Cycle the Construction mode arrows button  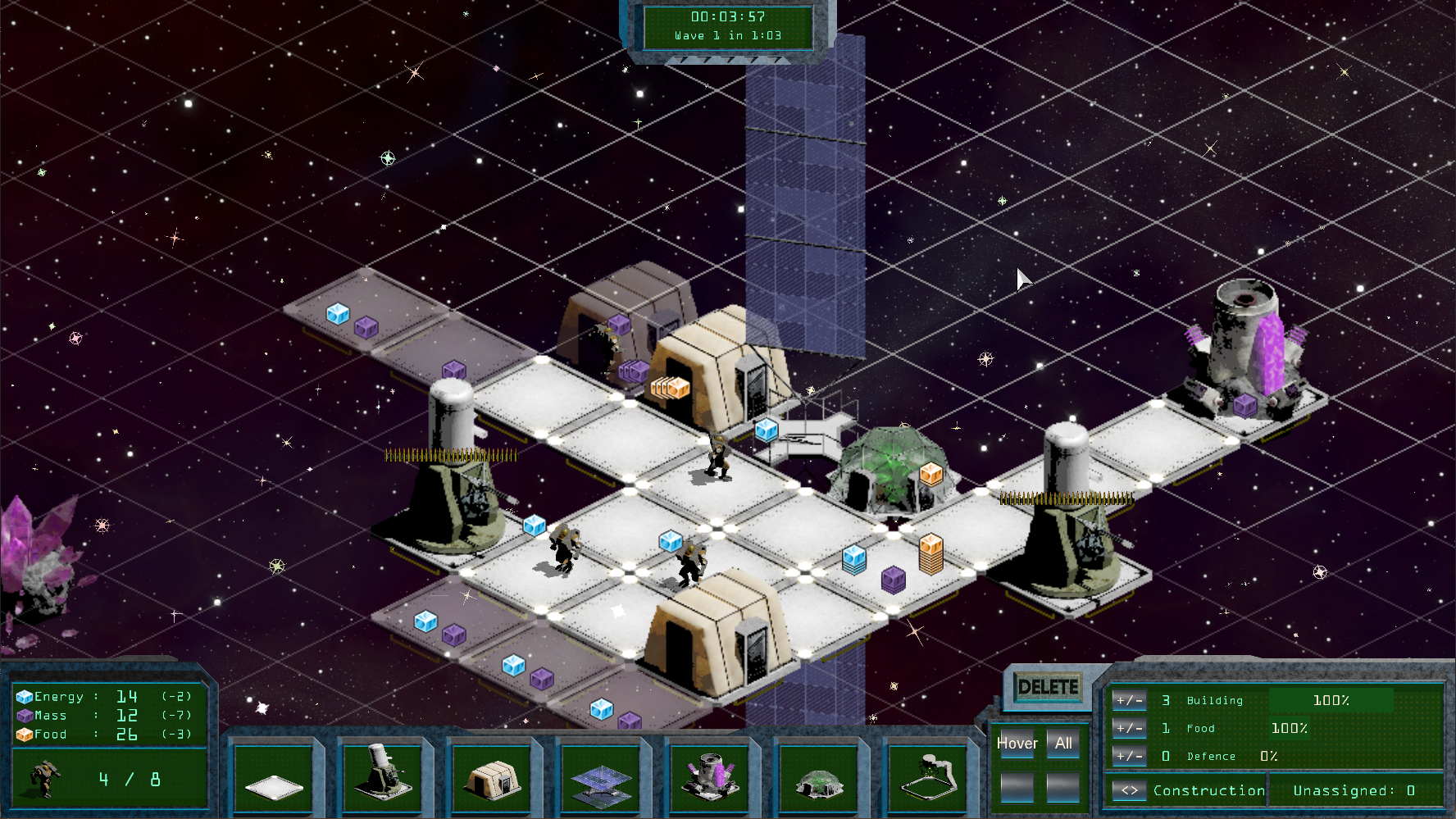(x=1130, y=791)
